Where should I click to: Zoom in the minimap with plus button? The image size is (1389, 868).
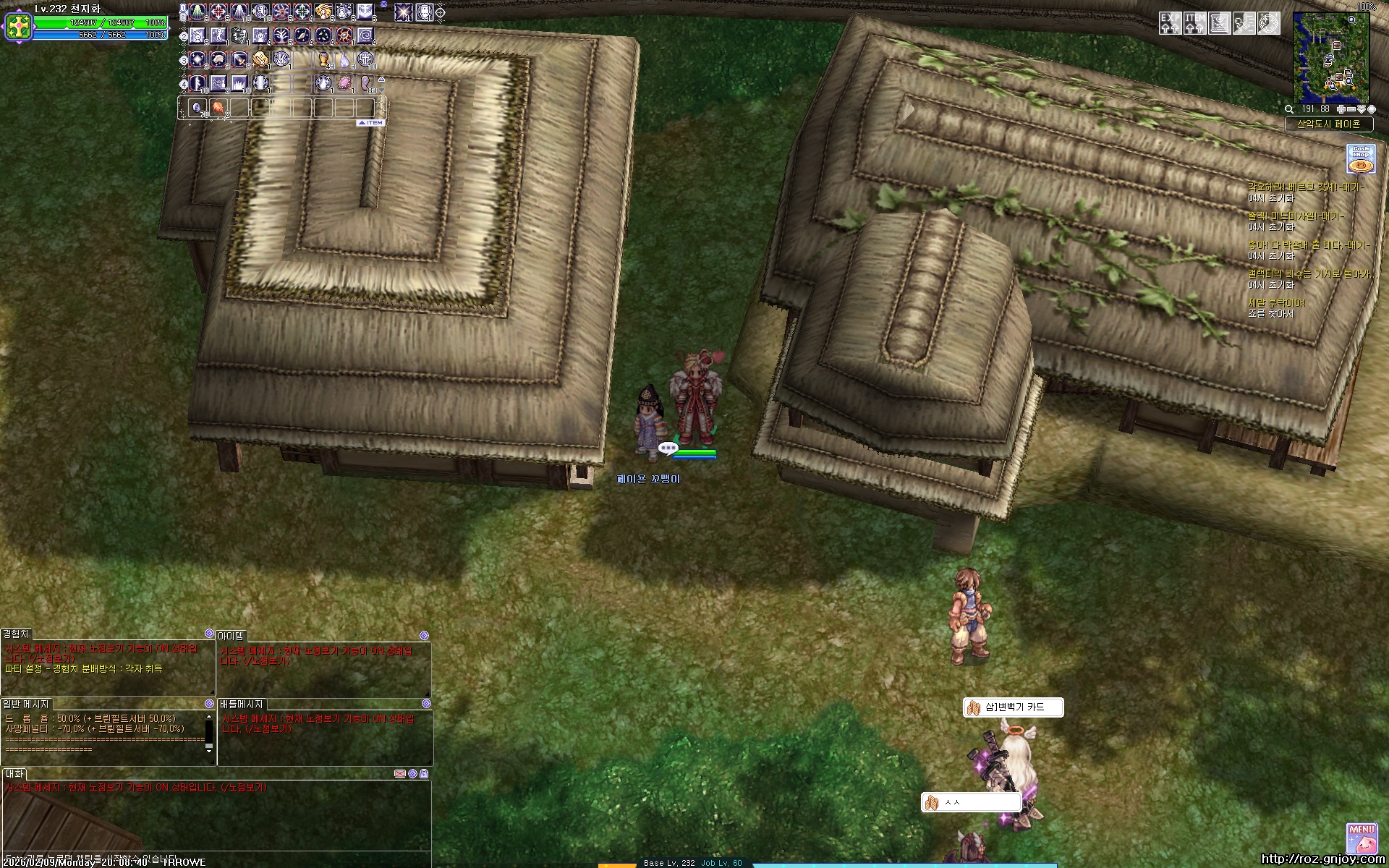point(1341,109)
